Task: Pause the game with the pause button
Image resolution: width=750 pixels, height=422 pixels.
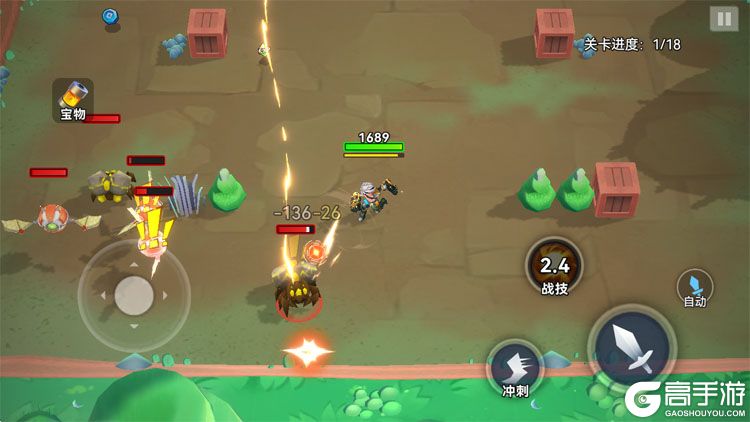Action: coord(722,19)
